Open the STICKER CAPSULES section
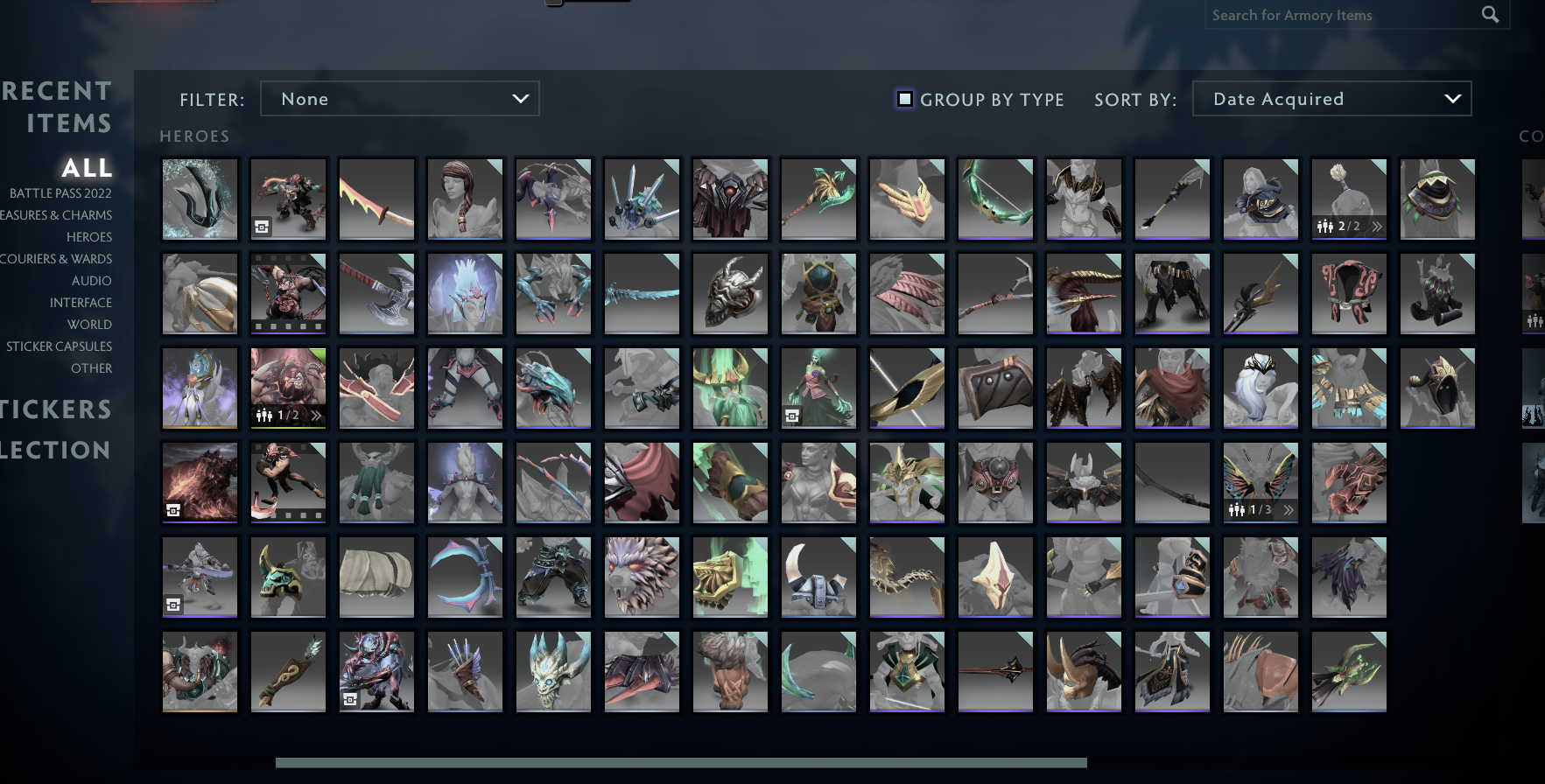The image size is (1545, 784). click(60, 346)
